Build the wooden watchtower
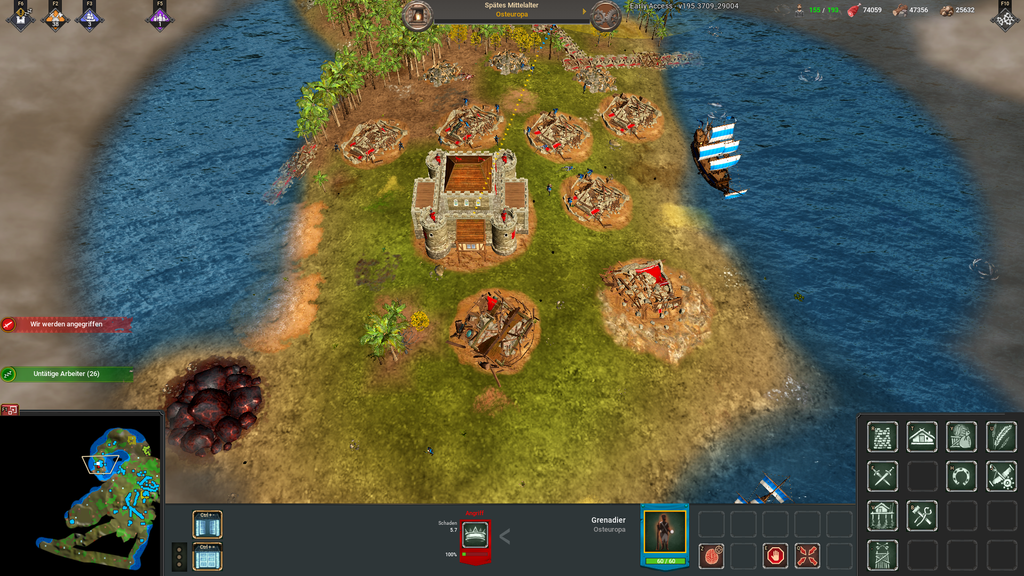Viewport: 1024px width, 576px height. click(x=882, y=555)
